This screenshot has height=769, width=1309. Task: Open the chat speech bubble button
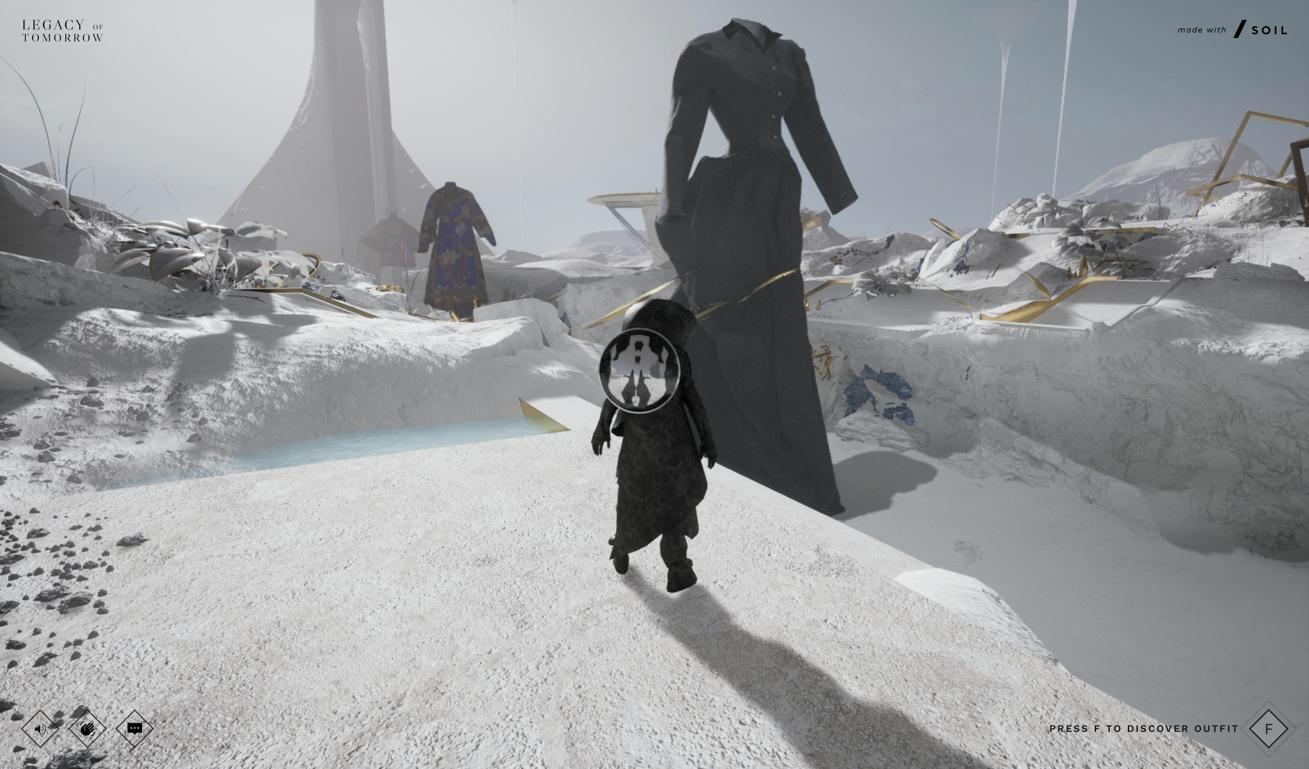coord(134,729)
